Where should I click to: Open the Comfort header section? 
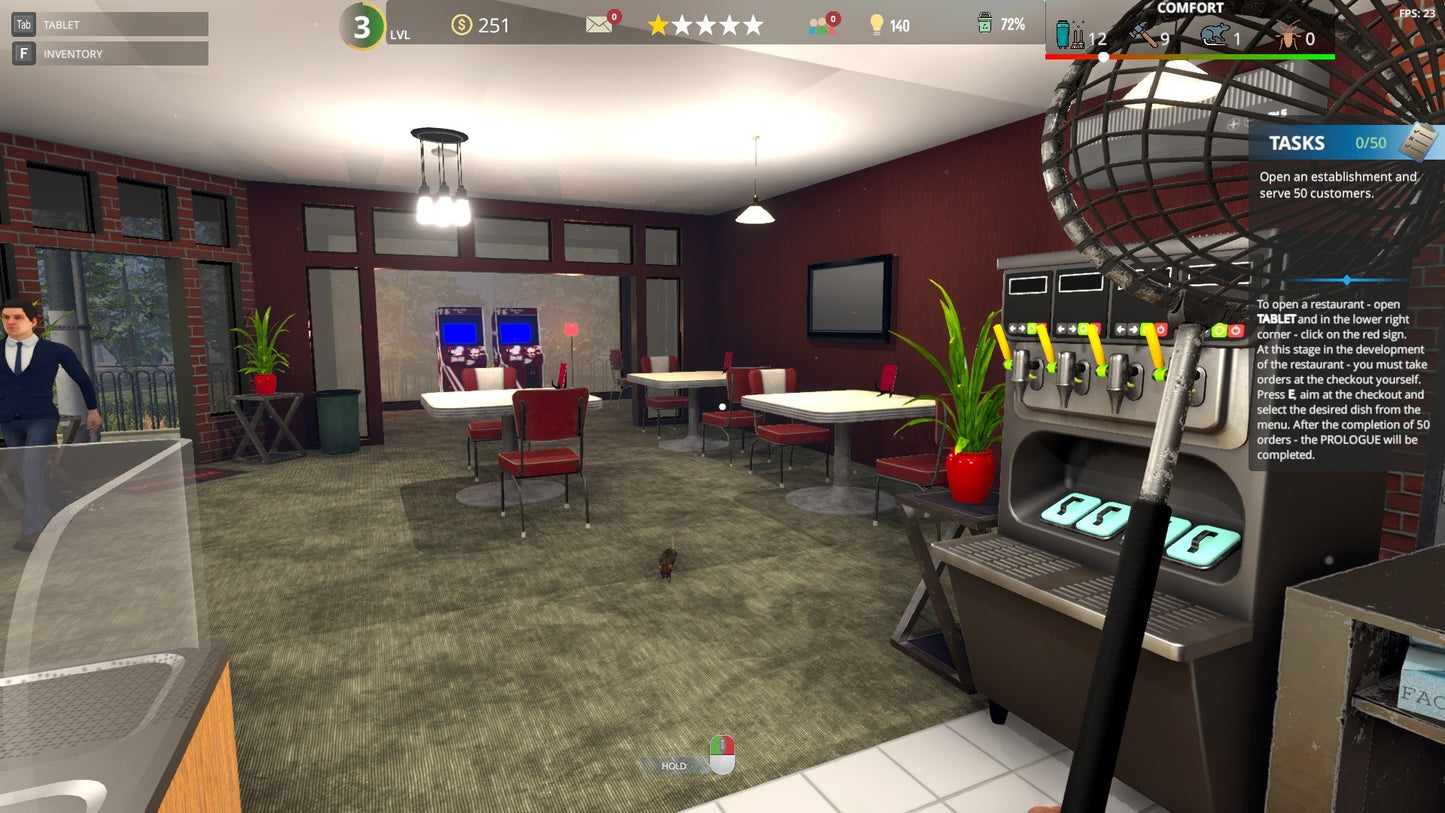1190,8
